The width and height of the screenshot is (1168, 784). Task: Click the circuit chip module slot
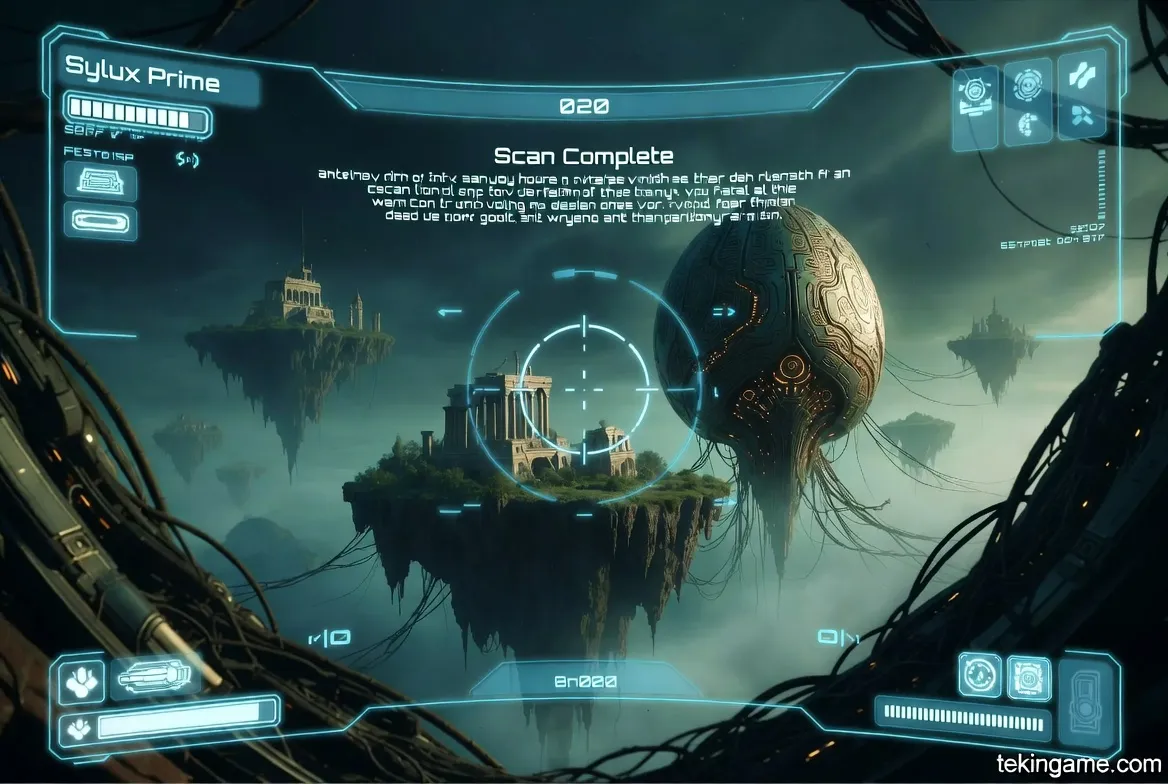(x=100, y=183)
